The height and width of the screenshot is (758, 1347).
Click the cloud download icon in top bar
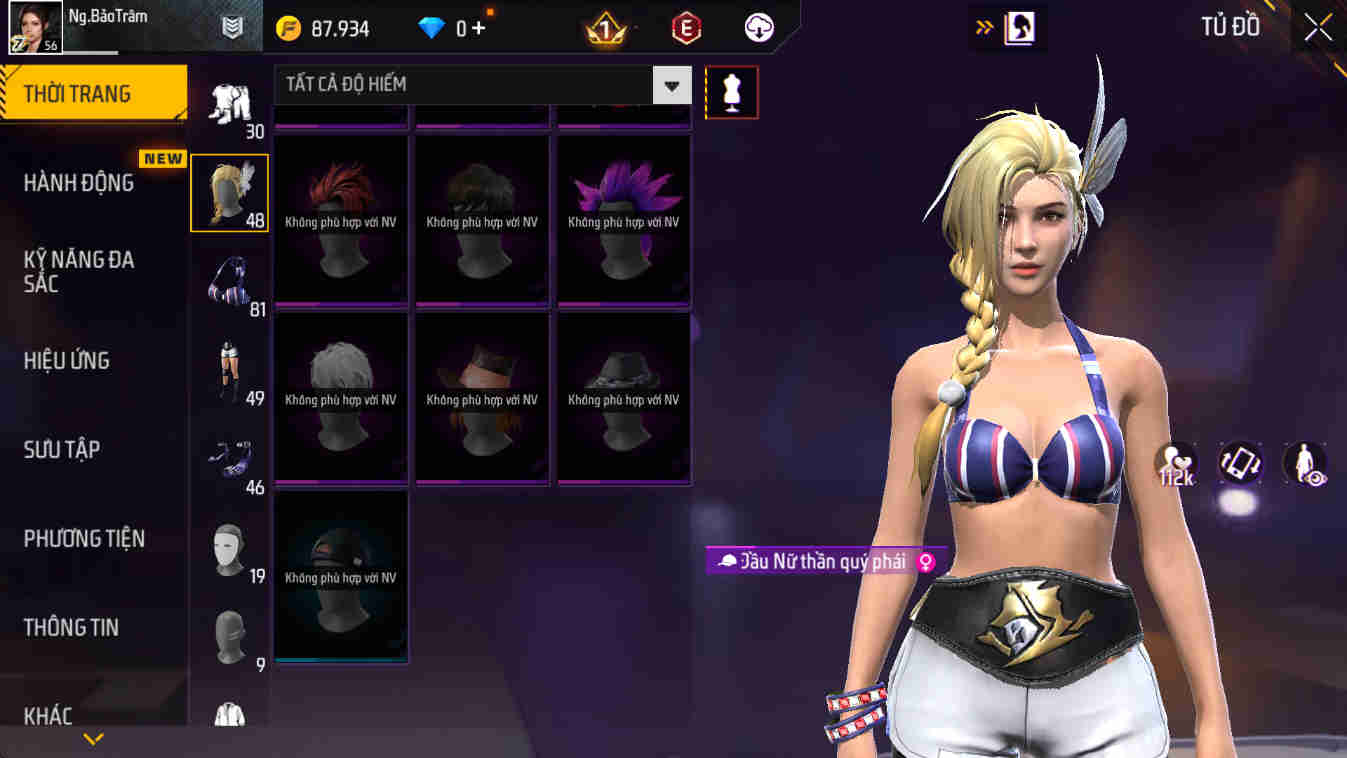(x=757, y=27)
